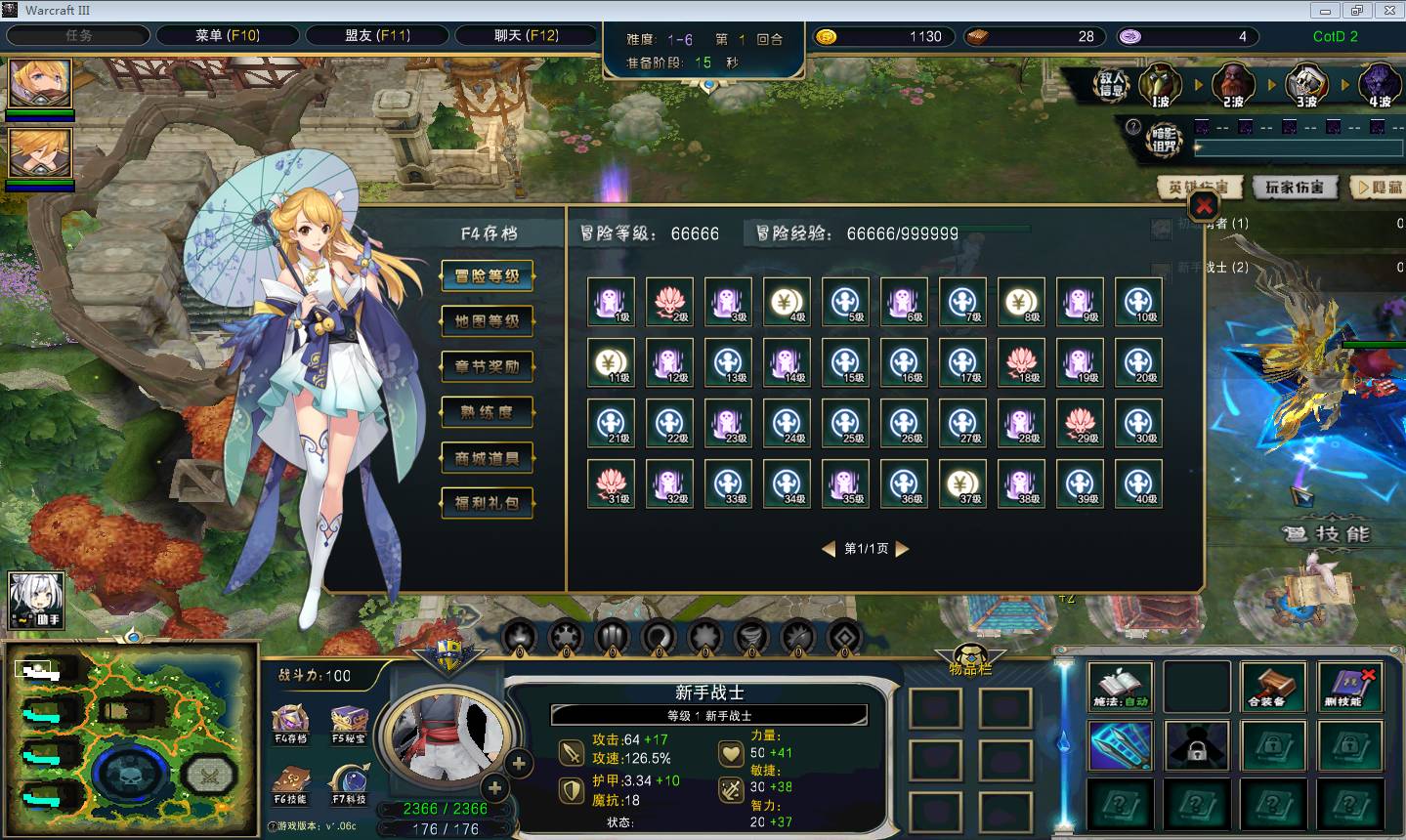Click the F4存档 save icon
The image size is (1406, 840).
pyautogui.click(x=290, y=723)
